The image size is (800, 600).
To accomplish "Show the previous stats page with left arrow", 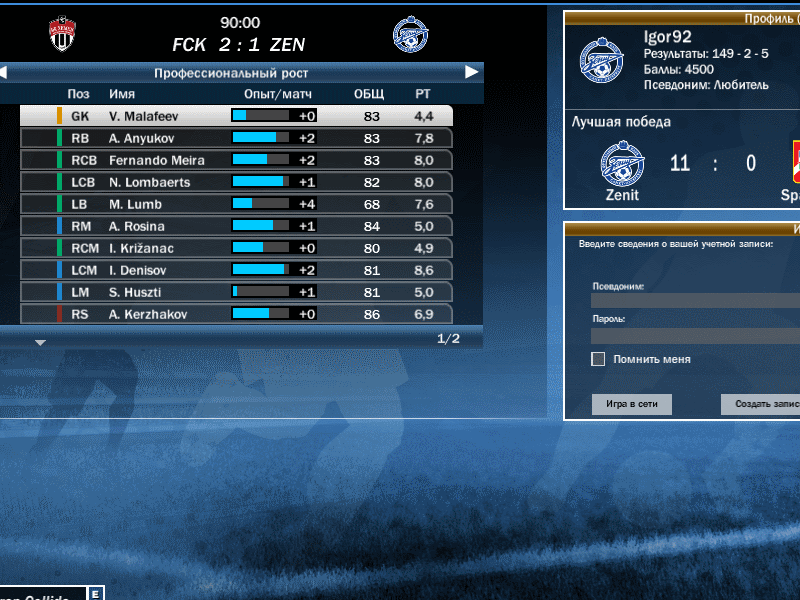I will pyautogui.click(x=4, y=72).
